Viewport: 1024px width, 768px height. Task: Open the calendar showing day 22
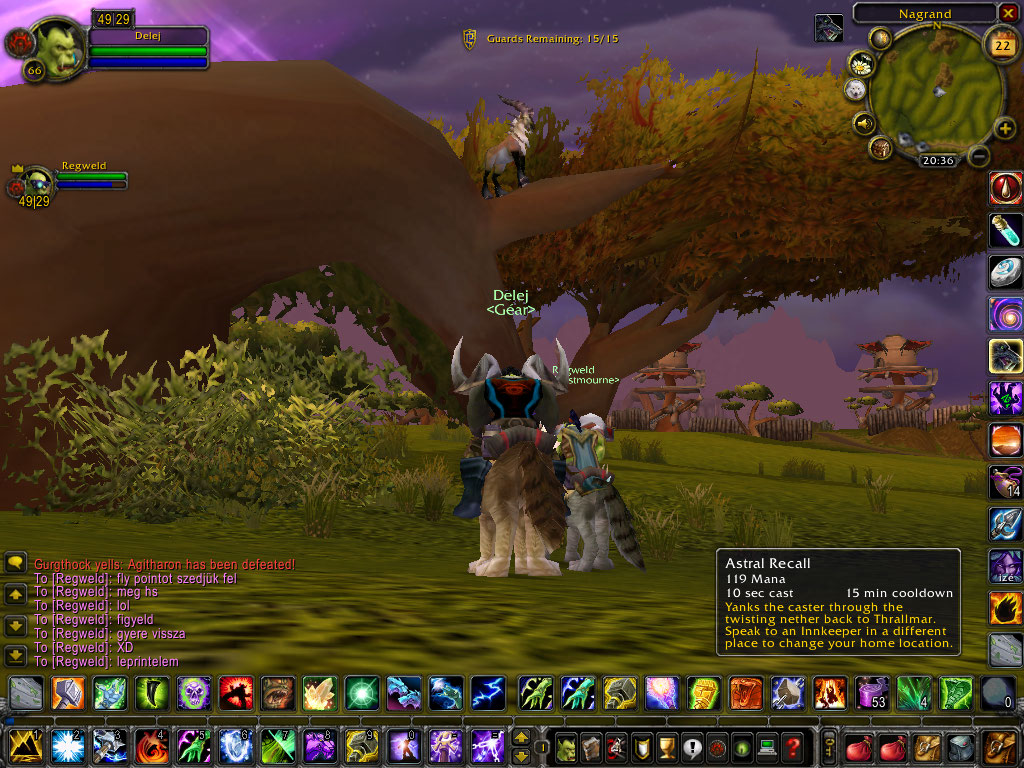(x=1000, y=44)
